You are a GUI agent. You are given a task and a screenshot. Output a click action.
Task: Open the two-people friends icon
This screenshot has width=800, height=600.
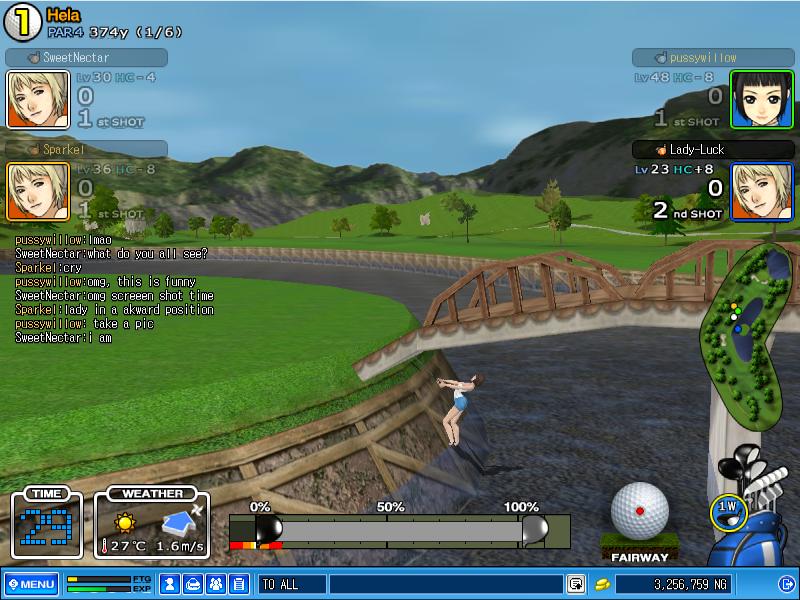coord(216,584)
